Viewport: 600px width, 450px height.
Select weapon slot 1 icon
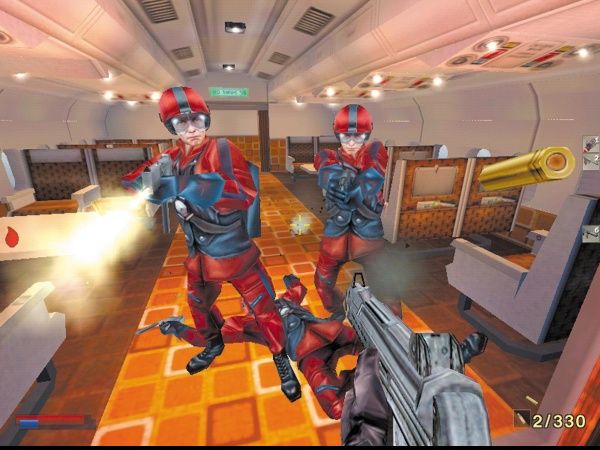(590, 145)
